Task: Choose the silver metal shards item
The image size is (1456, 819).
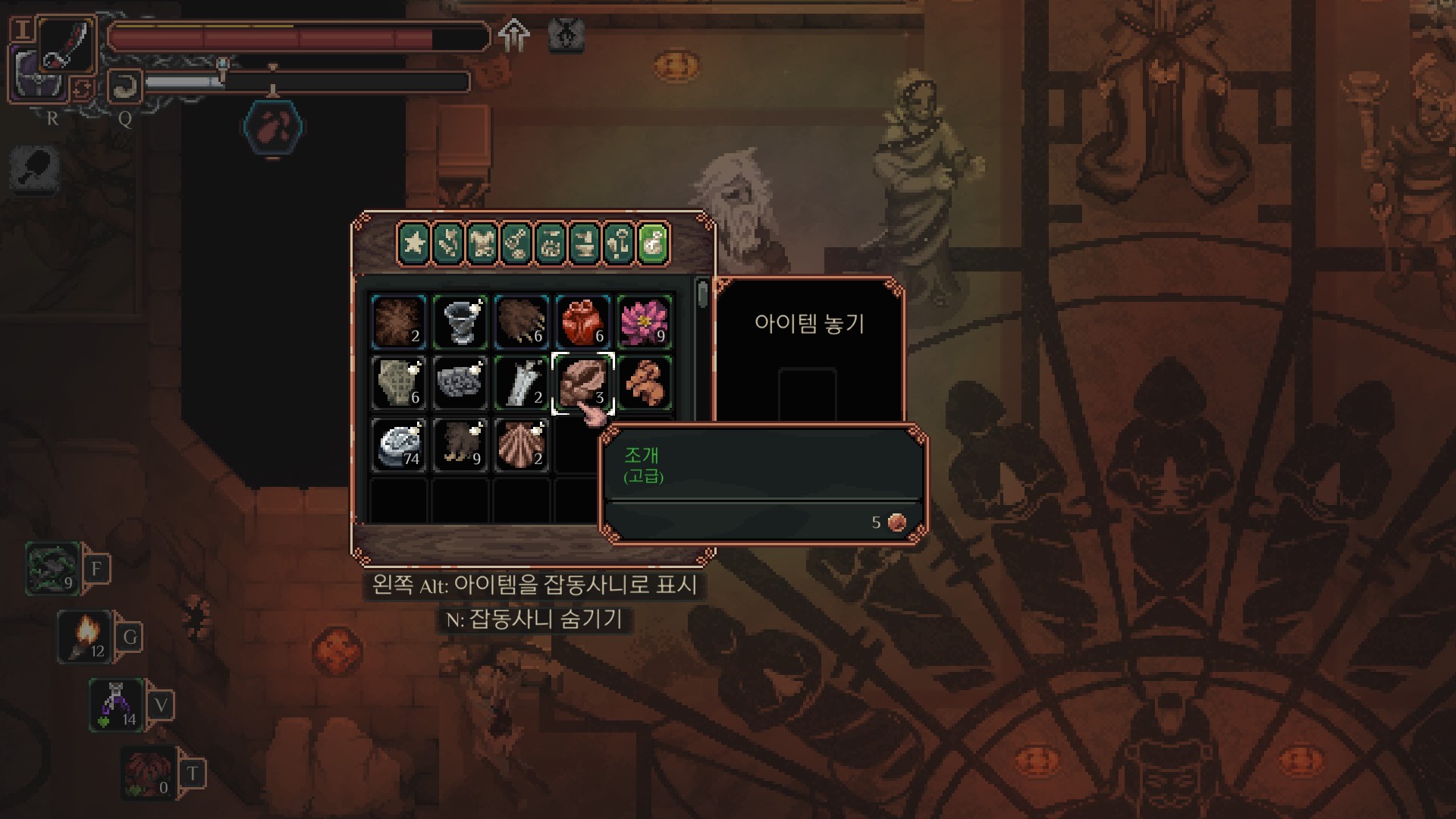Action: [x=522, y=383]
